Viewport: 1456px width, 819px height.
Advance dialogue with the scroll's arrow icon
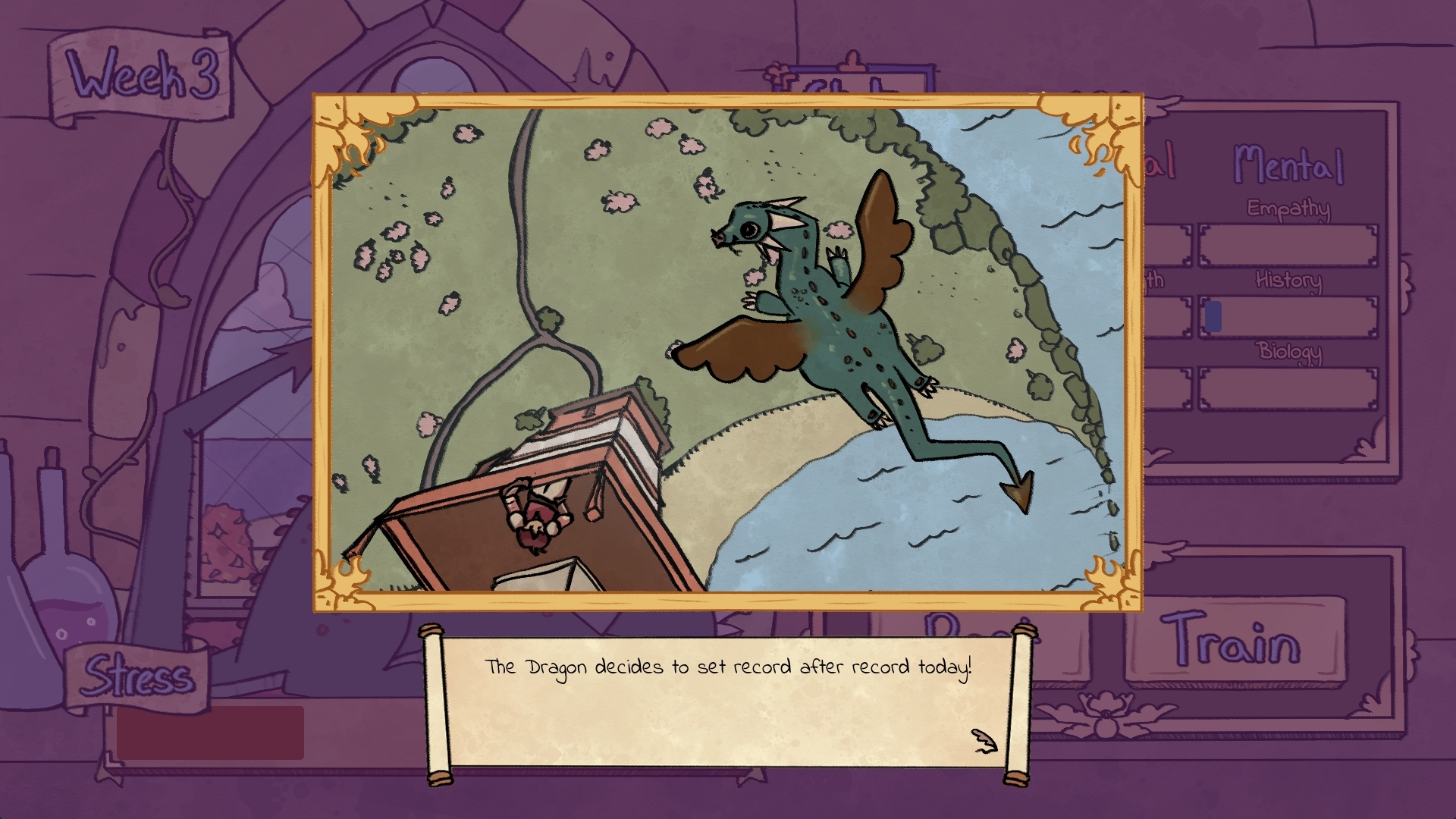(984, 741)
